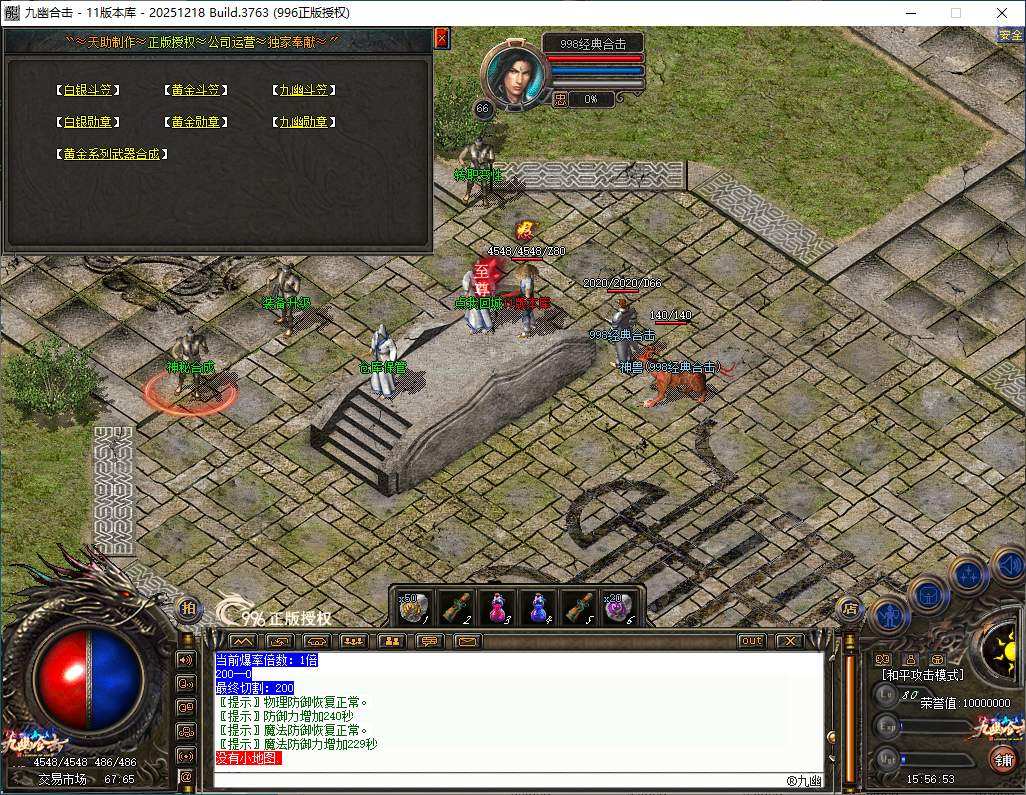The height and width of the screenshot is (795, 1026).
Task: Choose the 黄金斗笠 option
Action: pyautogui.click(x=195, y=90)
